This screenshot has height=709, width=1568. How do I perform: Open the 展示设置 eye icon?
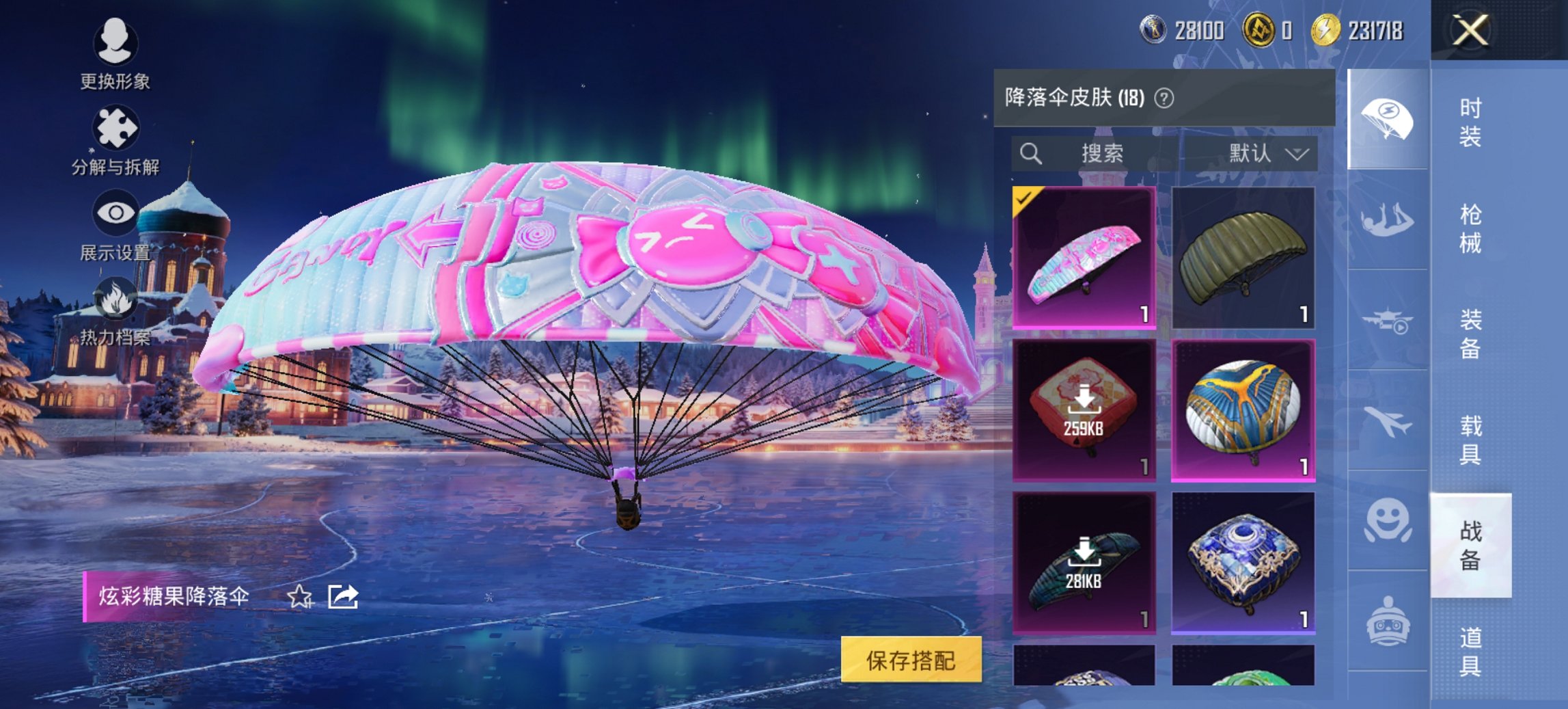(116, 213)
